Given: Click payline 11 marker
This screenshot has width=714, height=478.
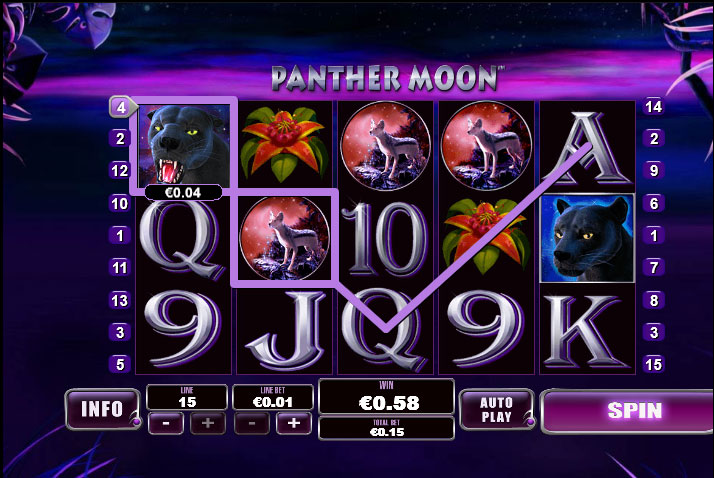Looking at the screenshot, I should click(120, 268).
